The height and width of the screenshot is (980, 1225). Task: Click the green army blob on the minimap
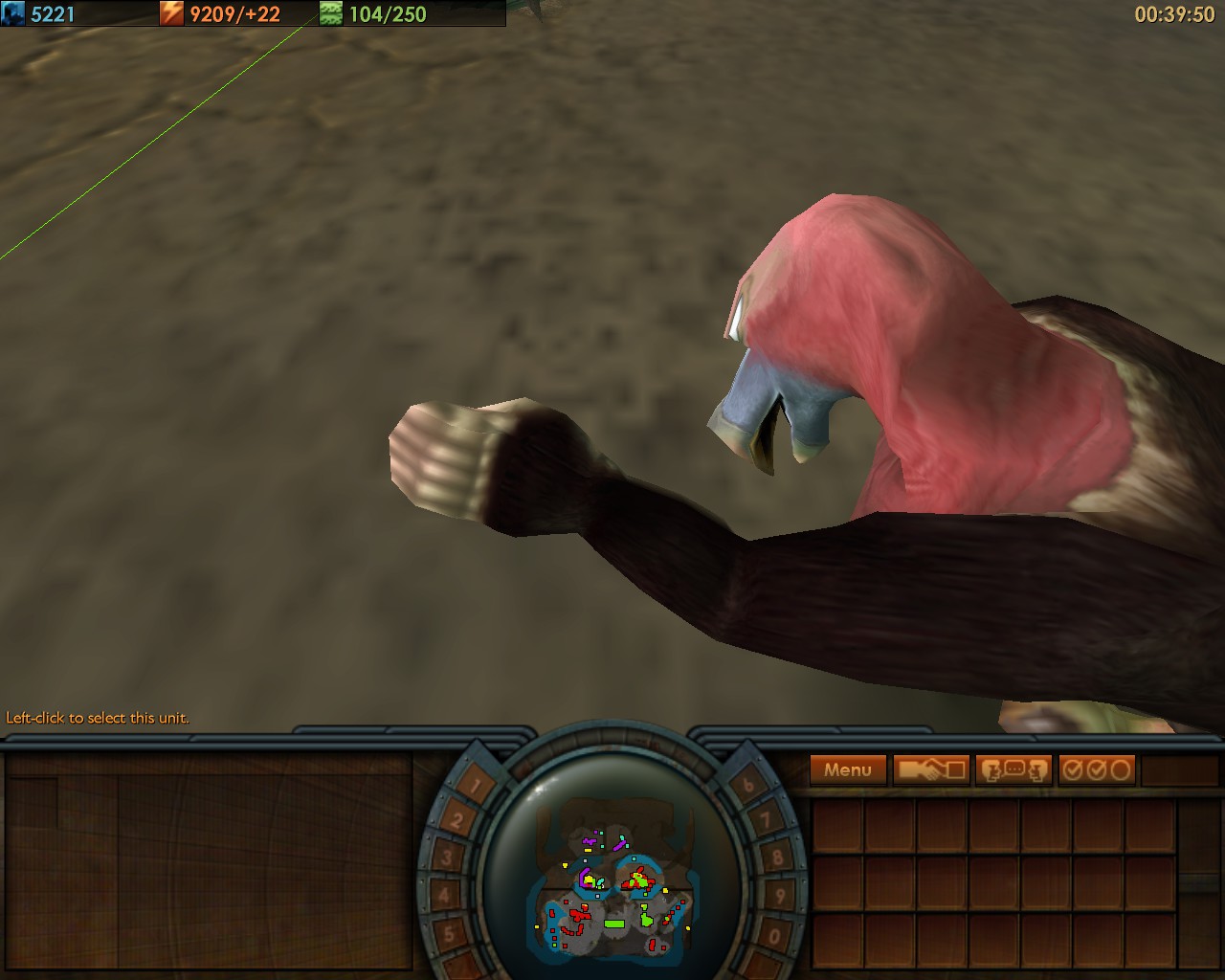click(615, 924)
